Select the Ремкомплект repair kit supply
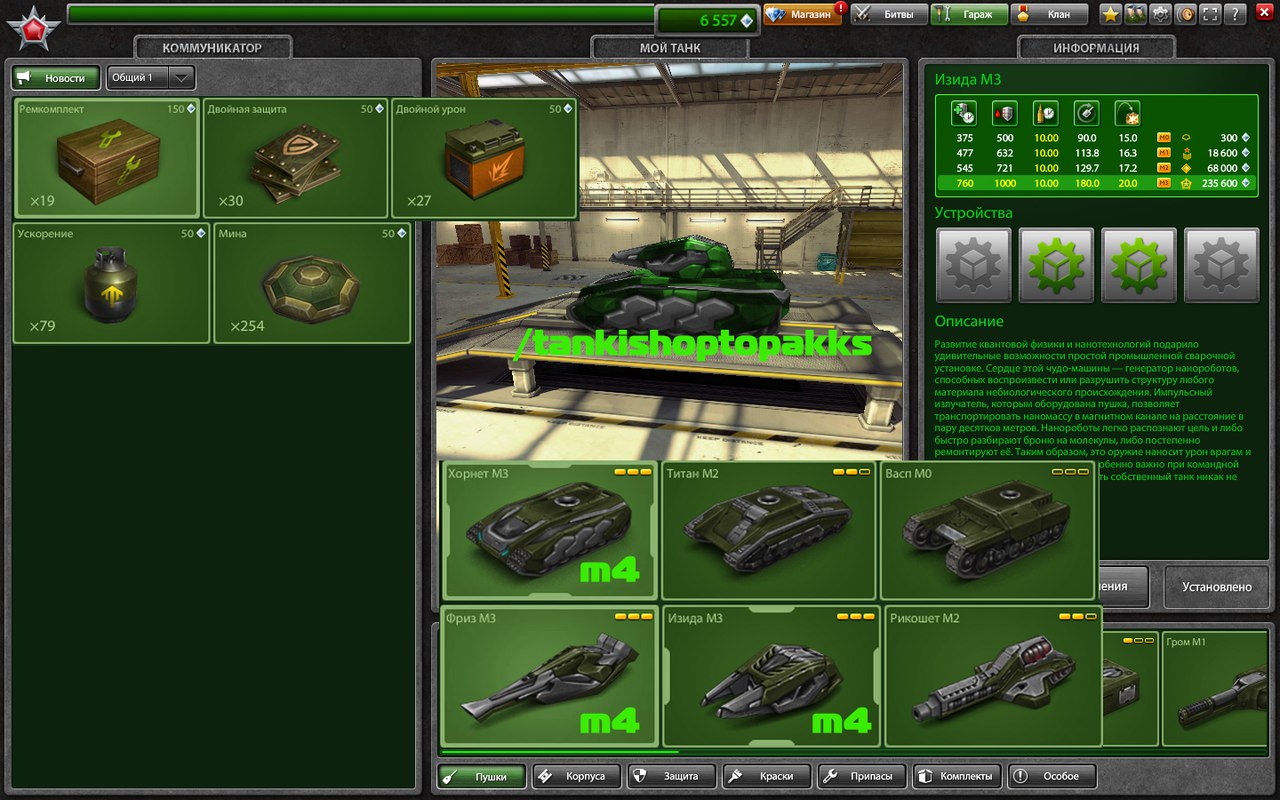1280x800 pixels. coord(107,158)
